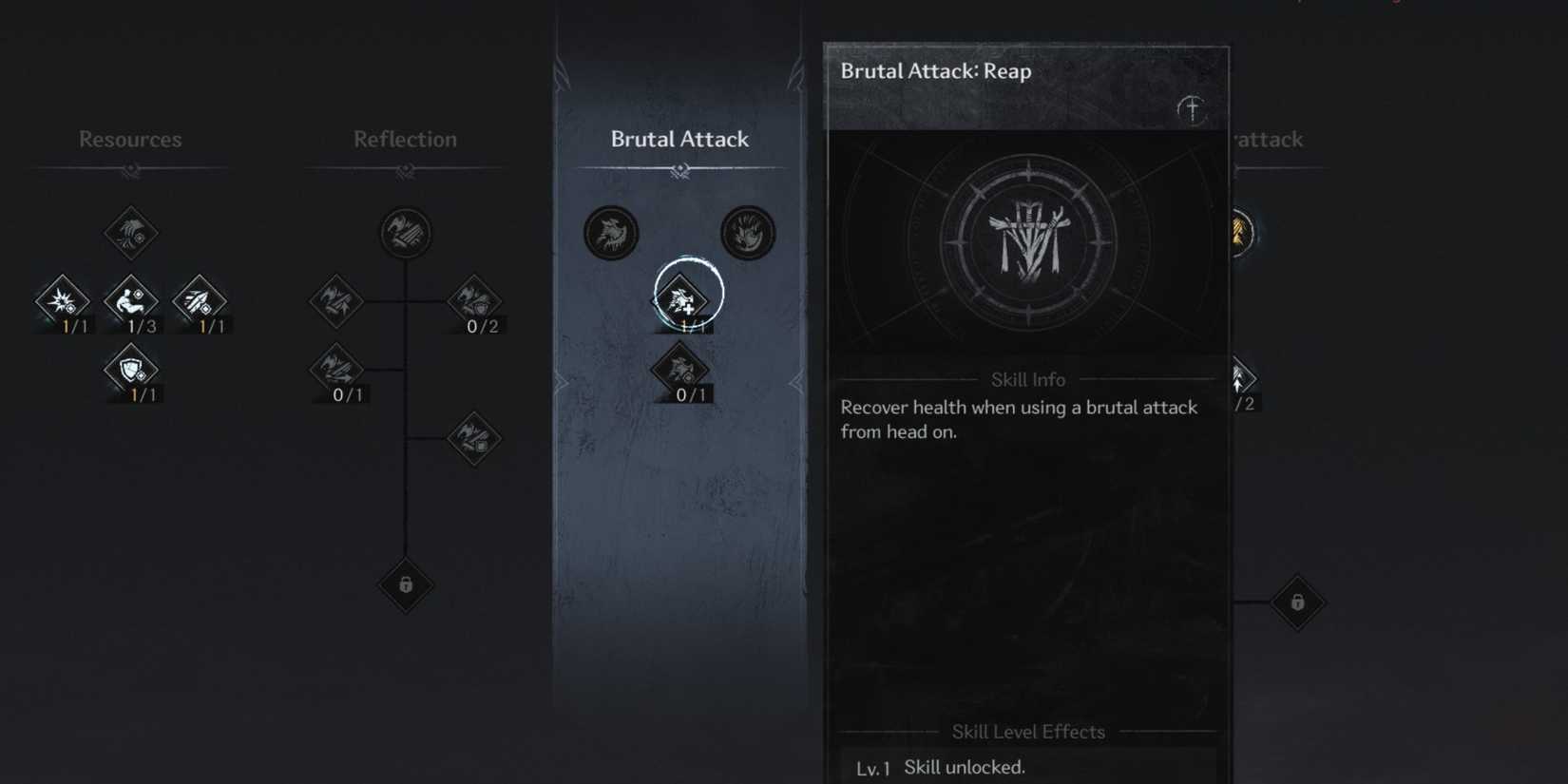Open the Brutal Attack tree header
Viewport: 1568px width, 784px height.
(679, 139)
